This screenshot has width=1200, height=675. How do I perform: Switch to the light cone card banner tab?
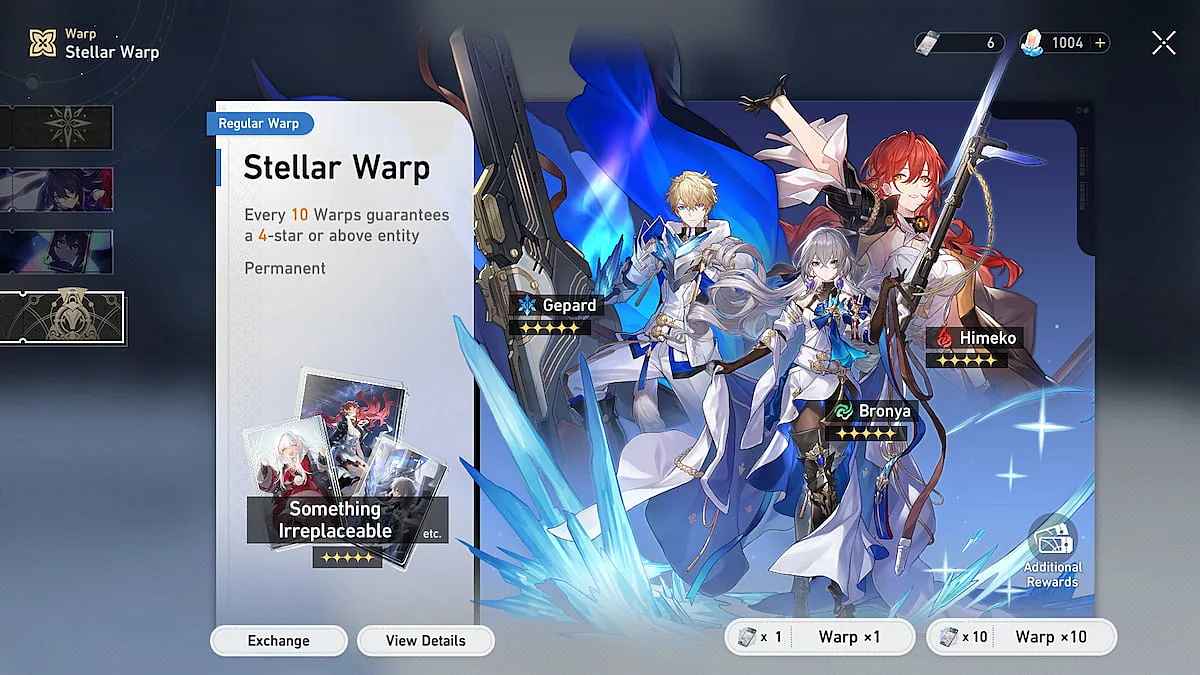(57, 251)
